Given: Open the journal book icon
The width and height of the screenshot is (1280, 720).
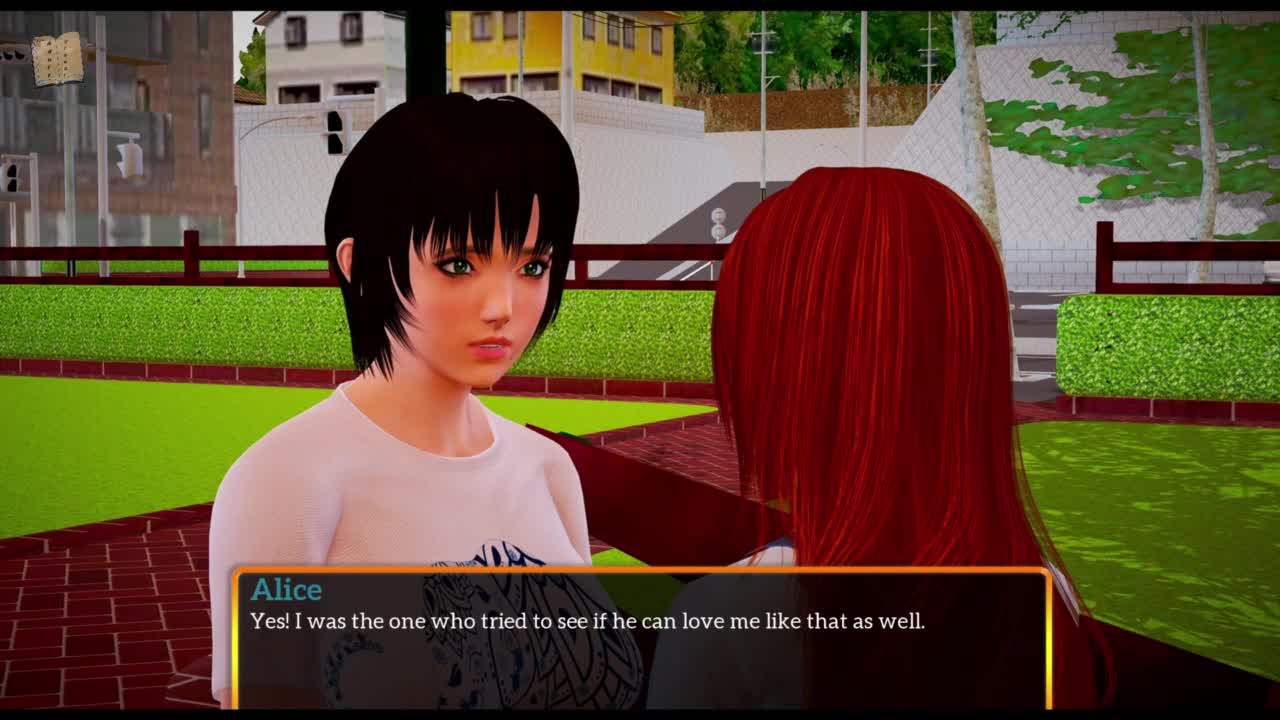Looking at the screenshot, I should 58,59.
